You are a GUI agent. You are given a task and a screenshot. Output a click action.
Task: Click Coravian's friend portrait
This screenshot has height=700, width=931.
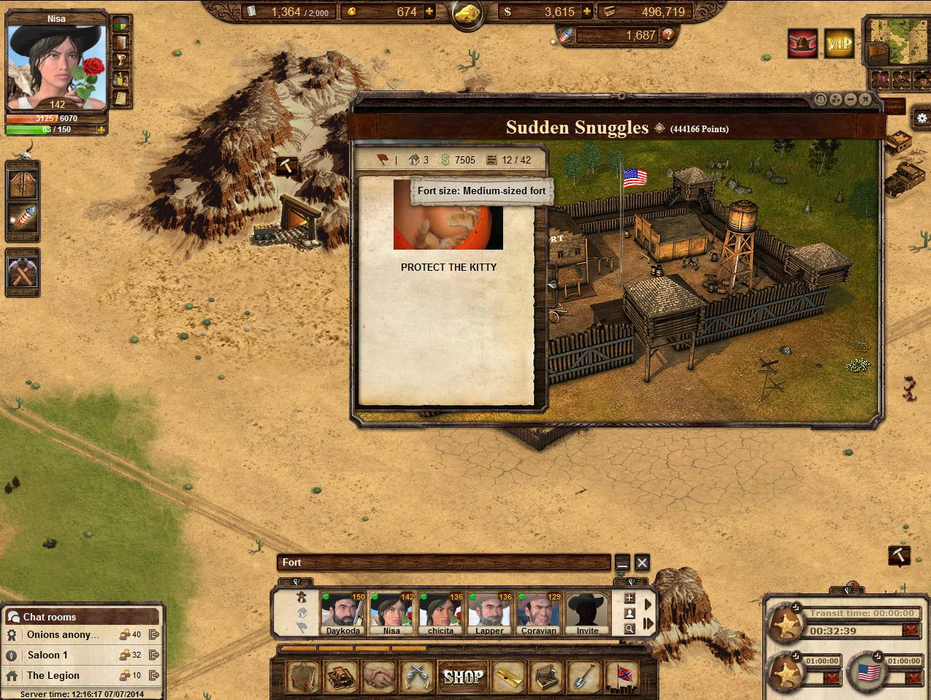pos(538,611)
